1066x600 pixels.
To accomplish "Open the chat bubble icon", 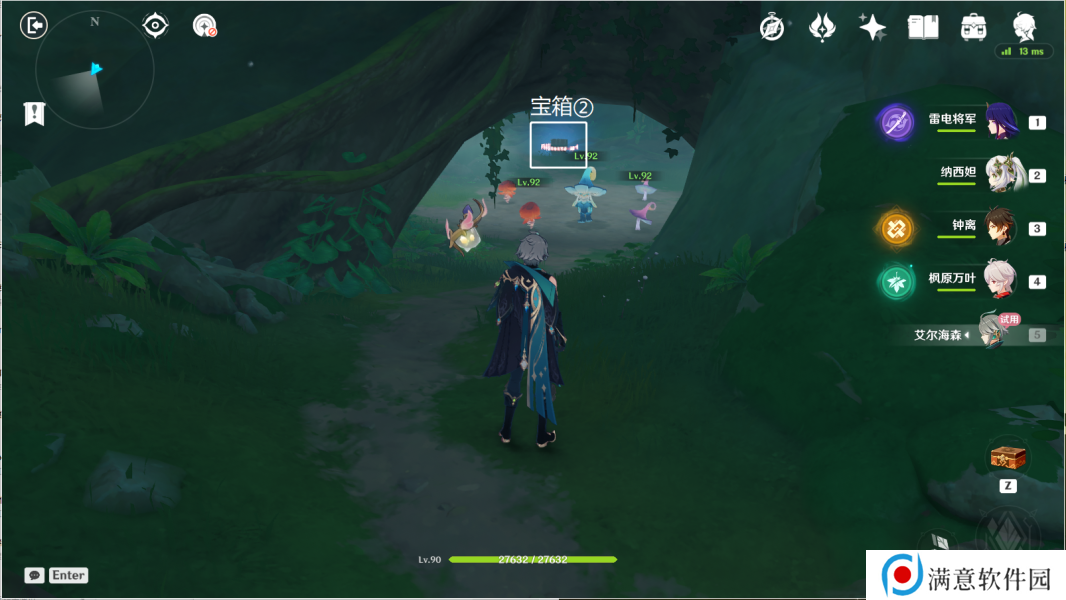I will 35,575.
